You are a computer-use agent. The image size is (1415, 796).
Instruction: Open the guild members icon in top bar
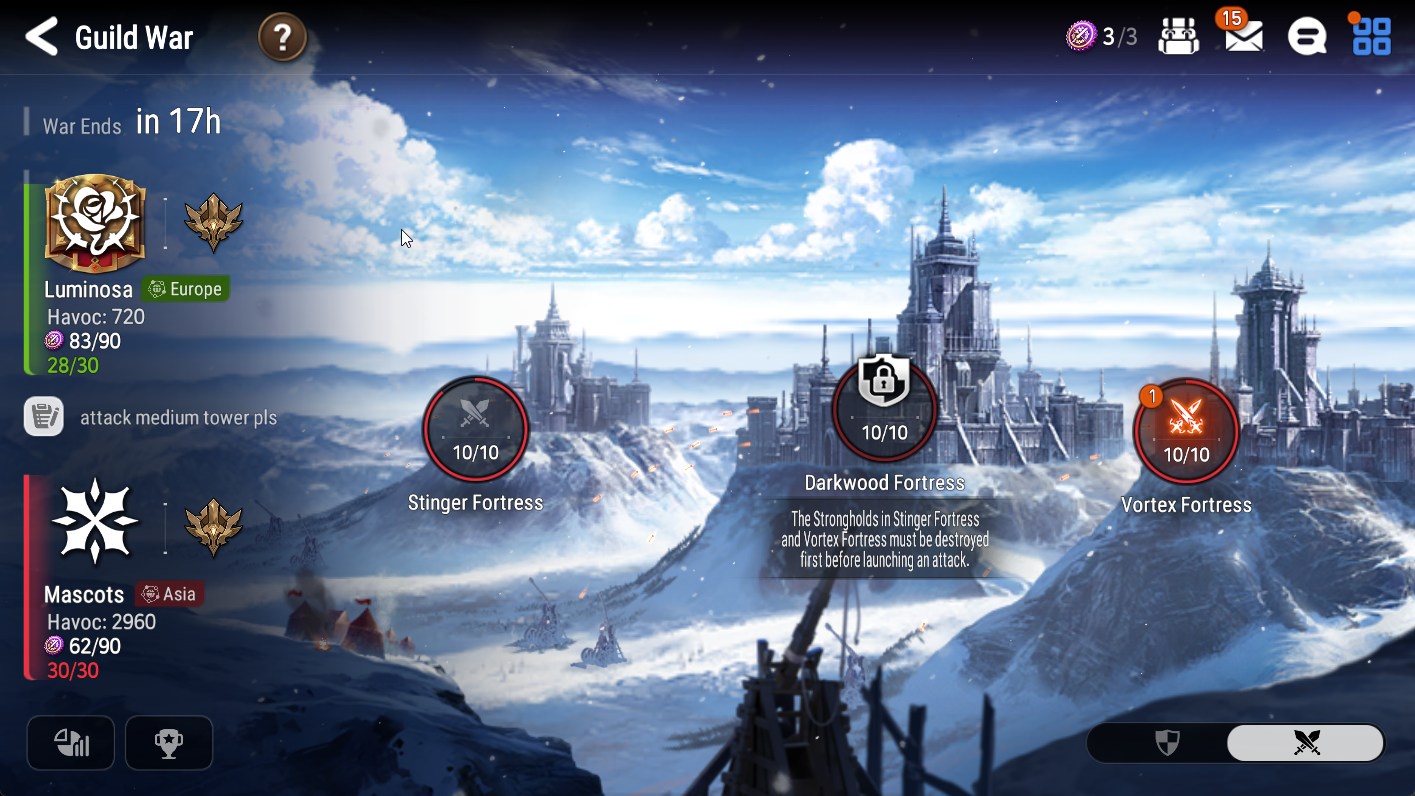coord(1179,38)
